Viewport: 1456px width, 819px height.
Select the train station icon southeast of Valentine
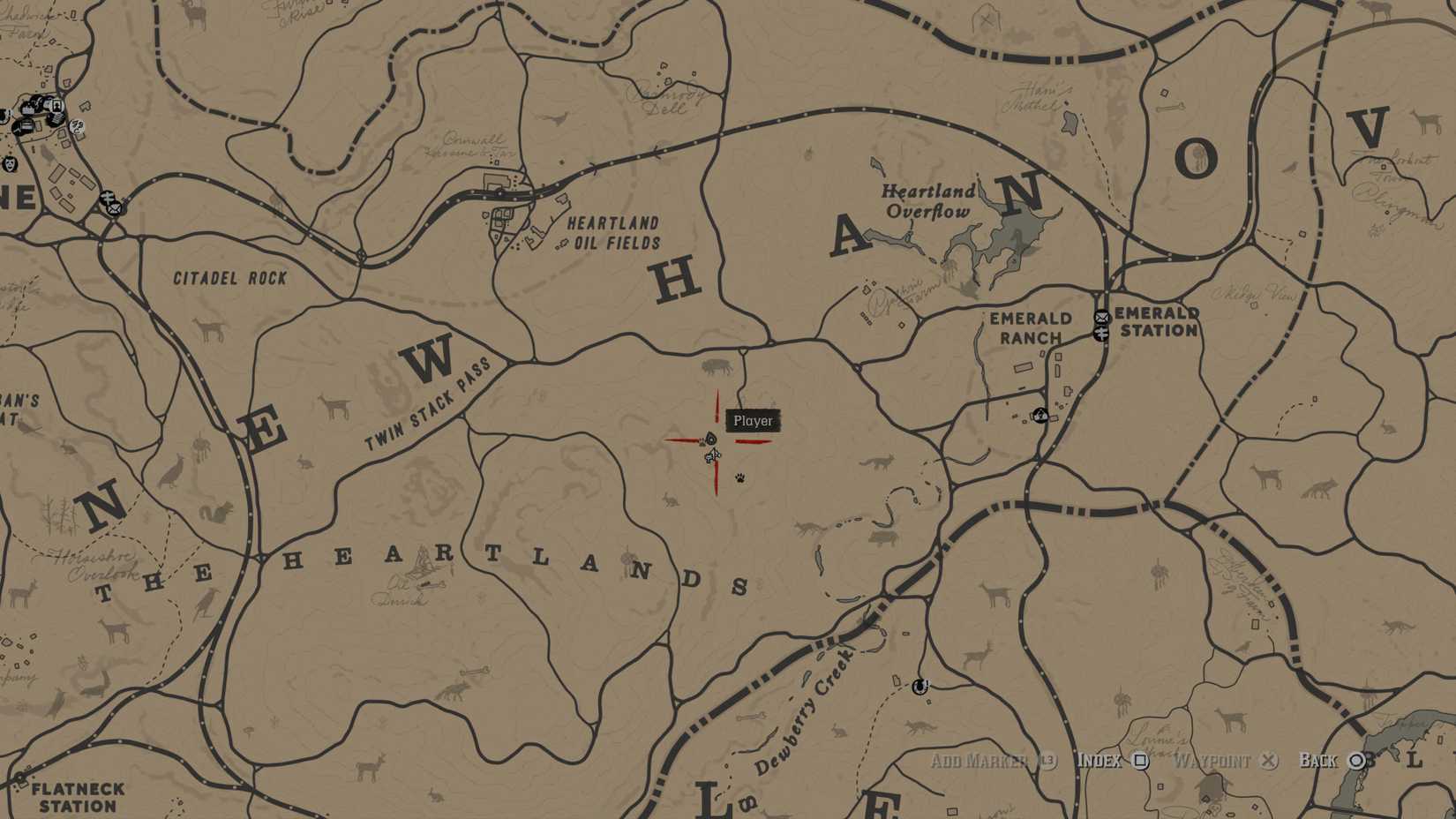[109, 198]
